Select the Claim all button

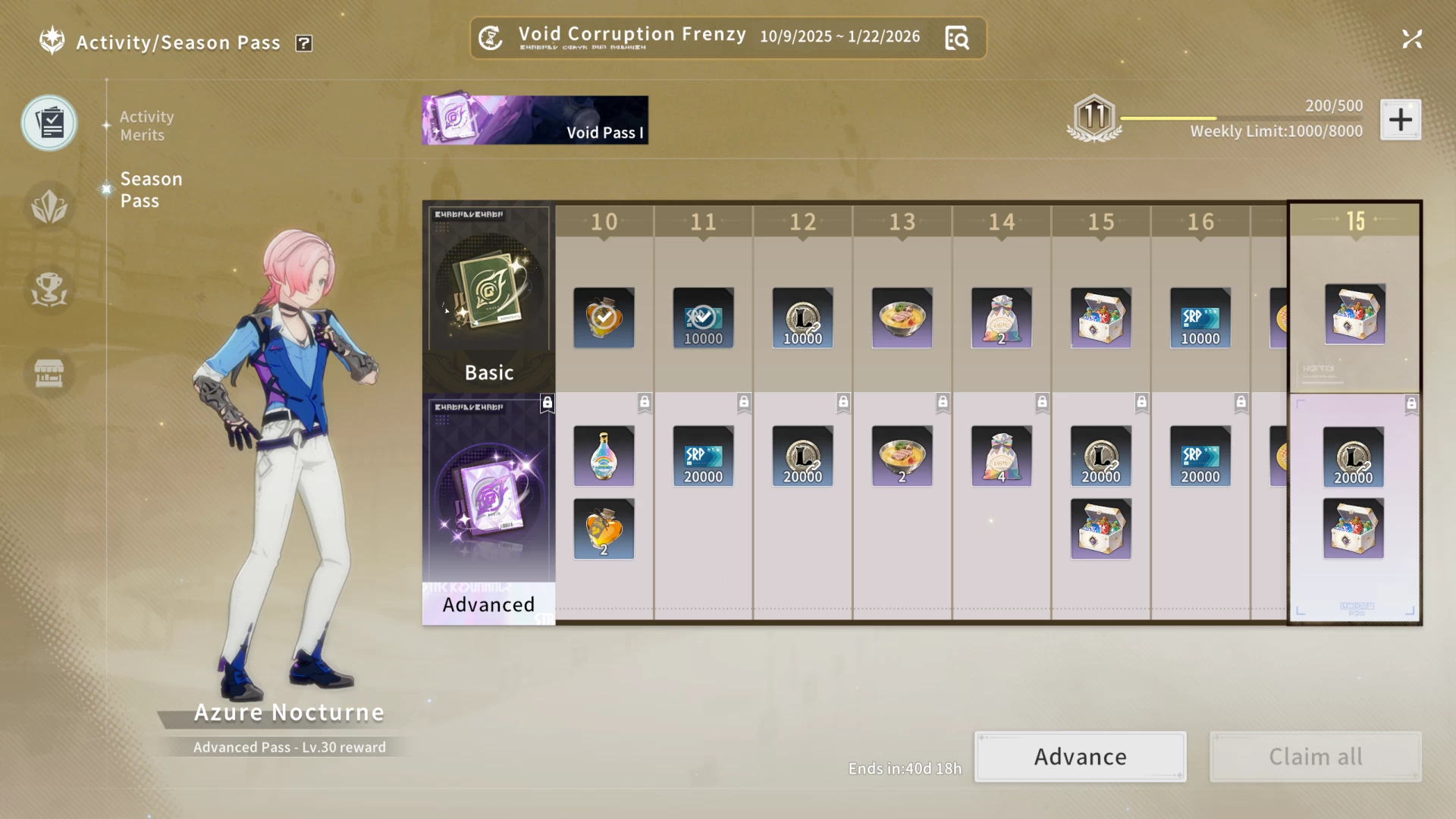point(1315,757)
